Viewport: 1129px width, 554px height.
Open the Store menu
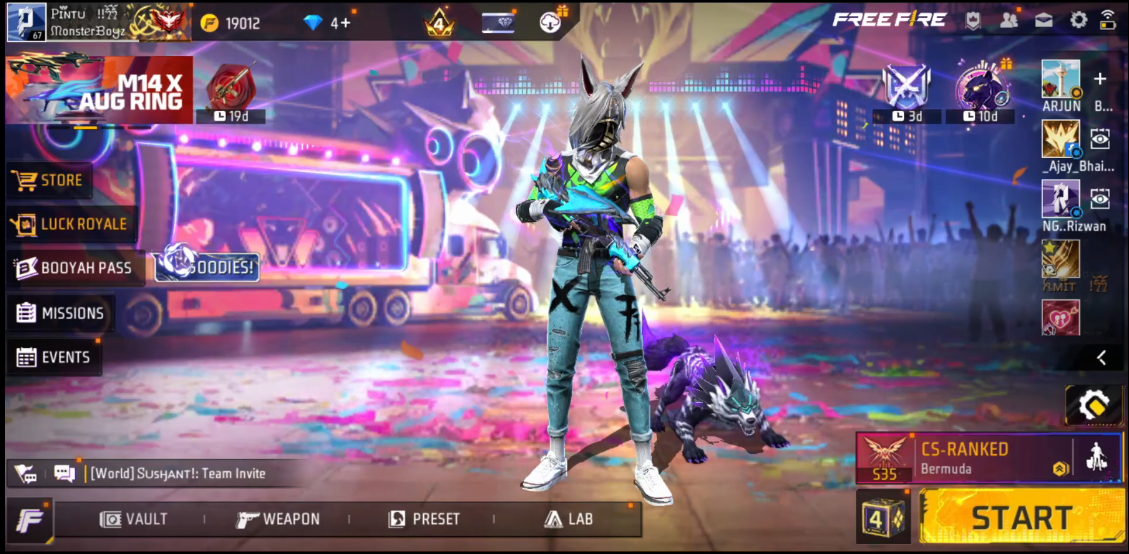[x=49, y=181]
